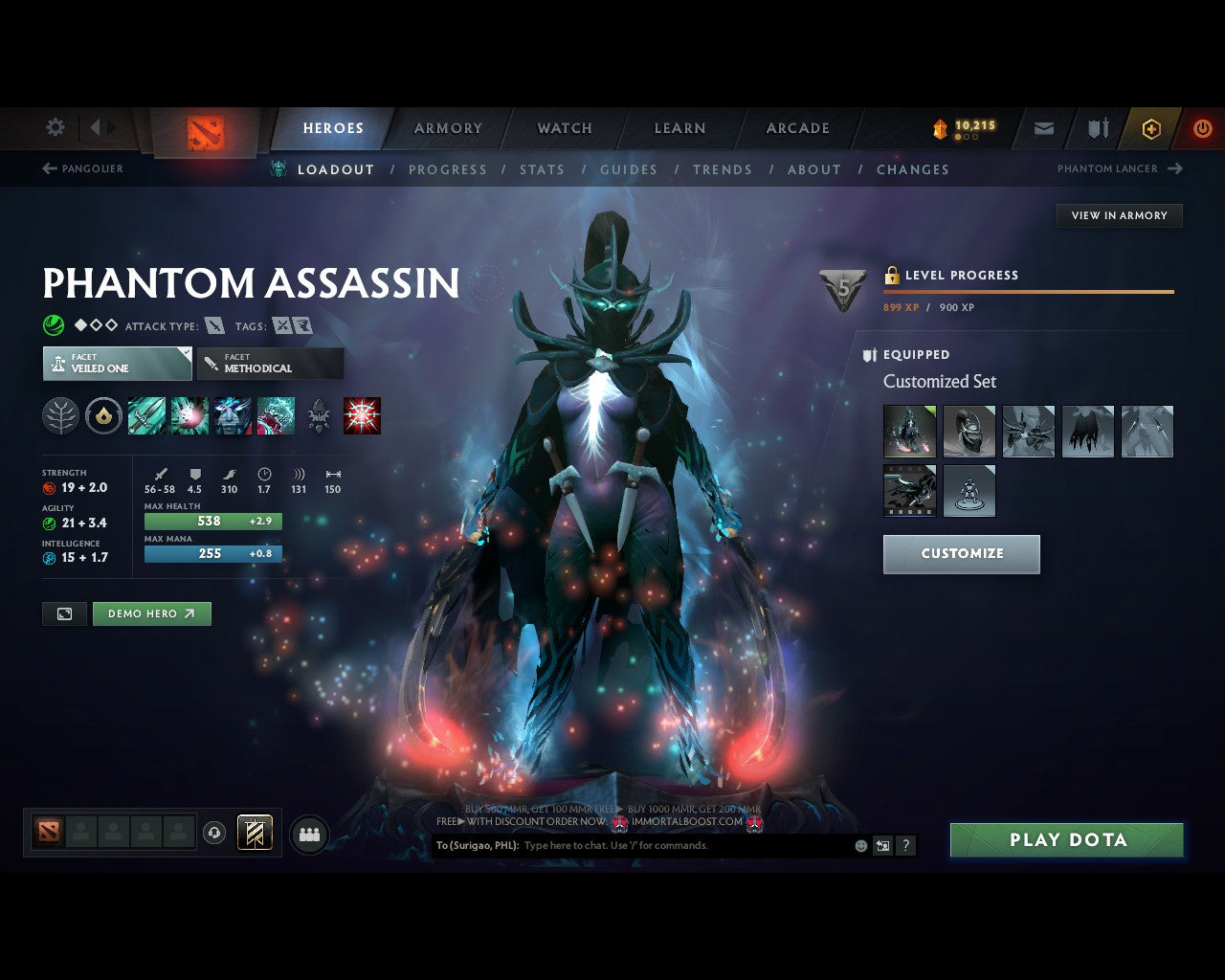
Task: Open the settings gear icon
Action: (x=55, y=126)
